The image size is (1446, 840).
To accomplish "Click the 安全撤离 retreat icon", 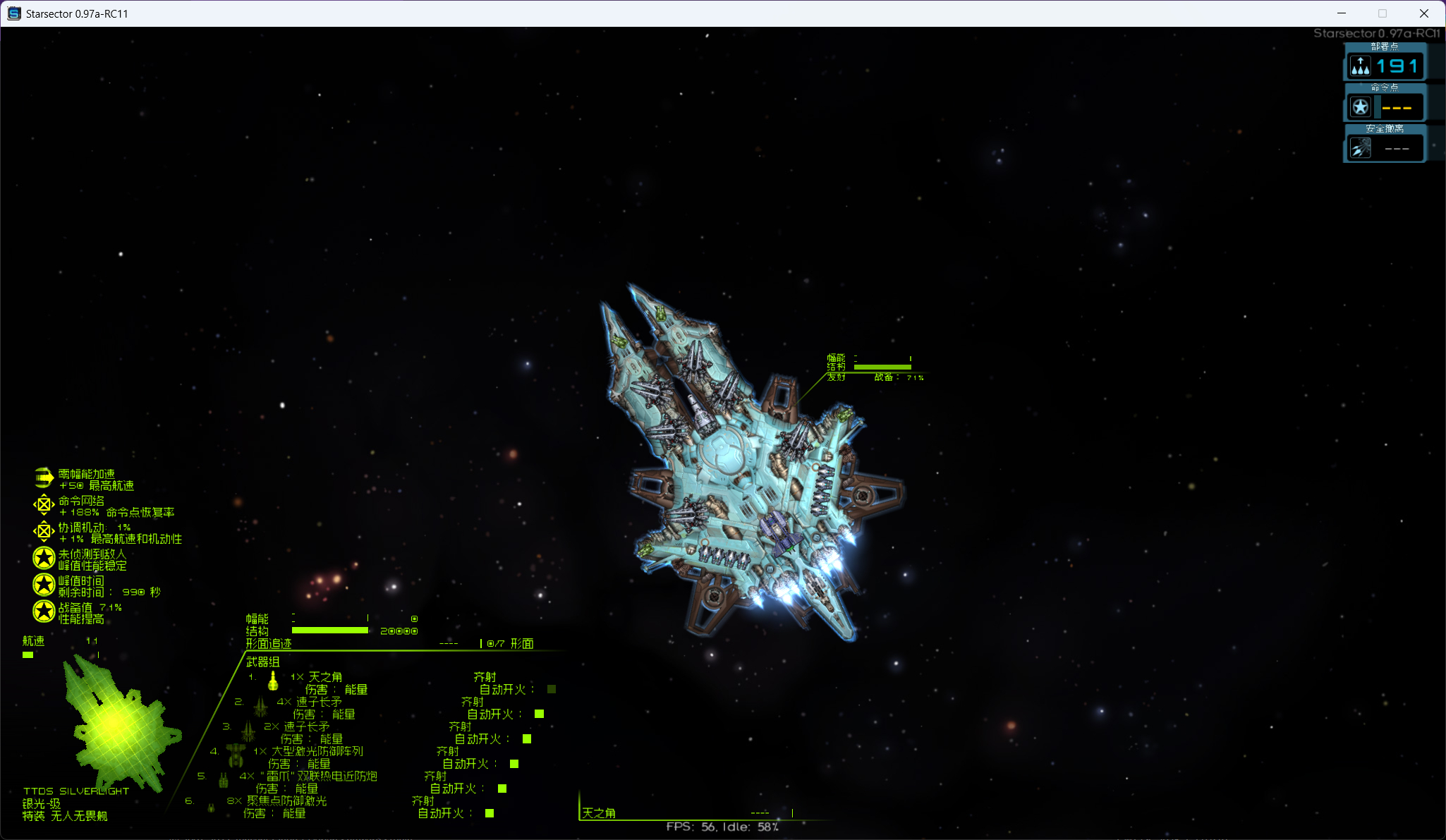I will [1360, 148].
